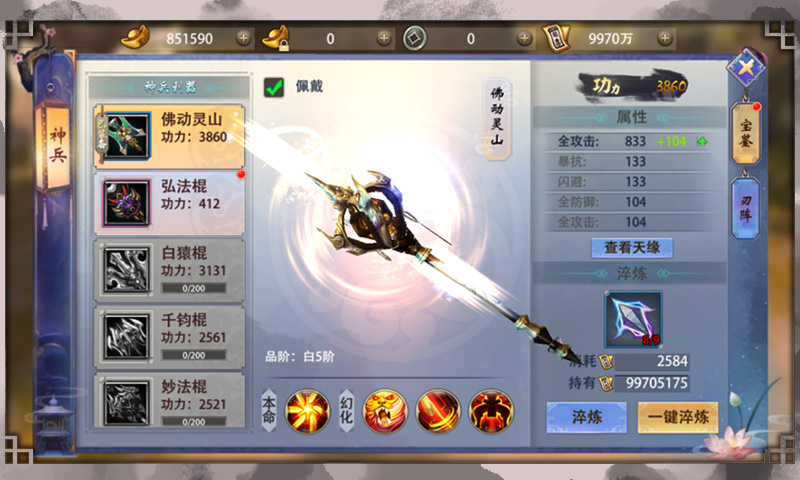Viewport: 800px width, 480px height.
Task: Select the 弘法棍 weapon entry
Action: 168,203
